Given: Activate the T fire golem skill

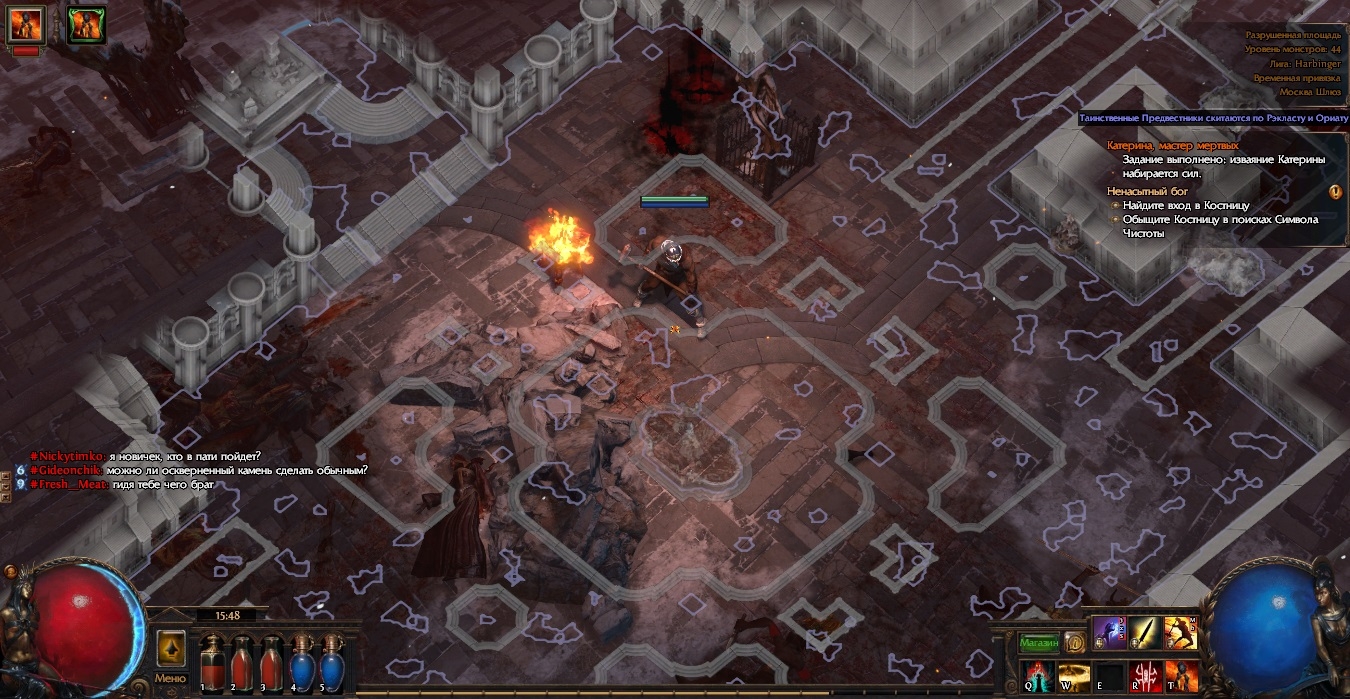Looking at the screenshot, I should 1181,675.
